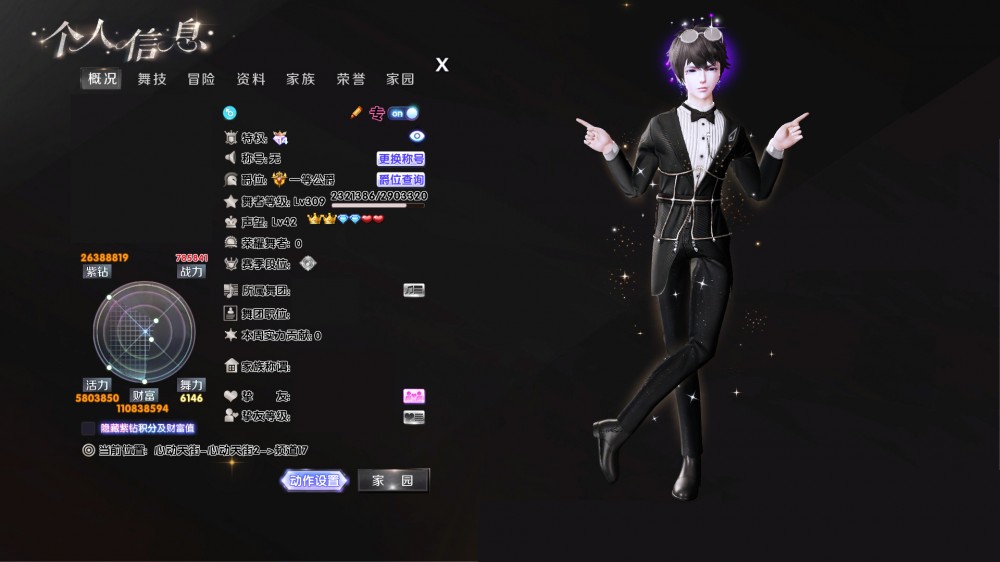Show the 荣誉 tab

click(351, 79)
